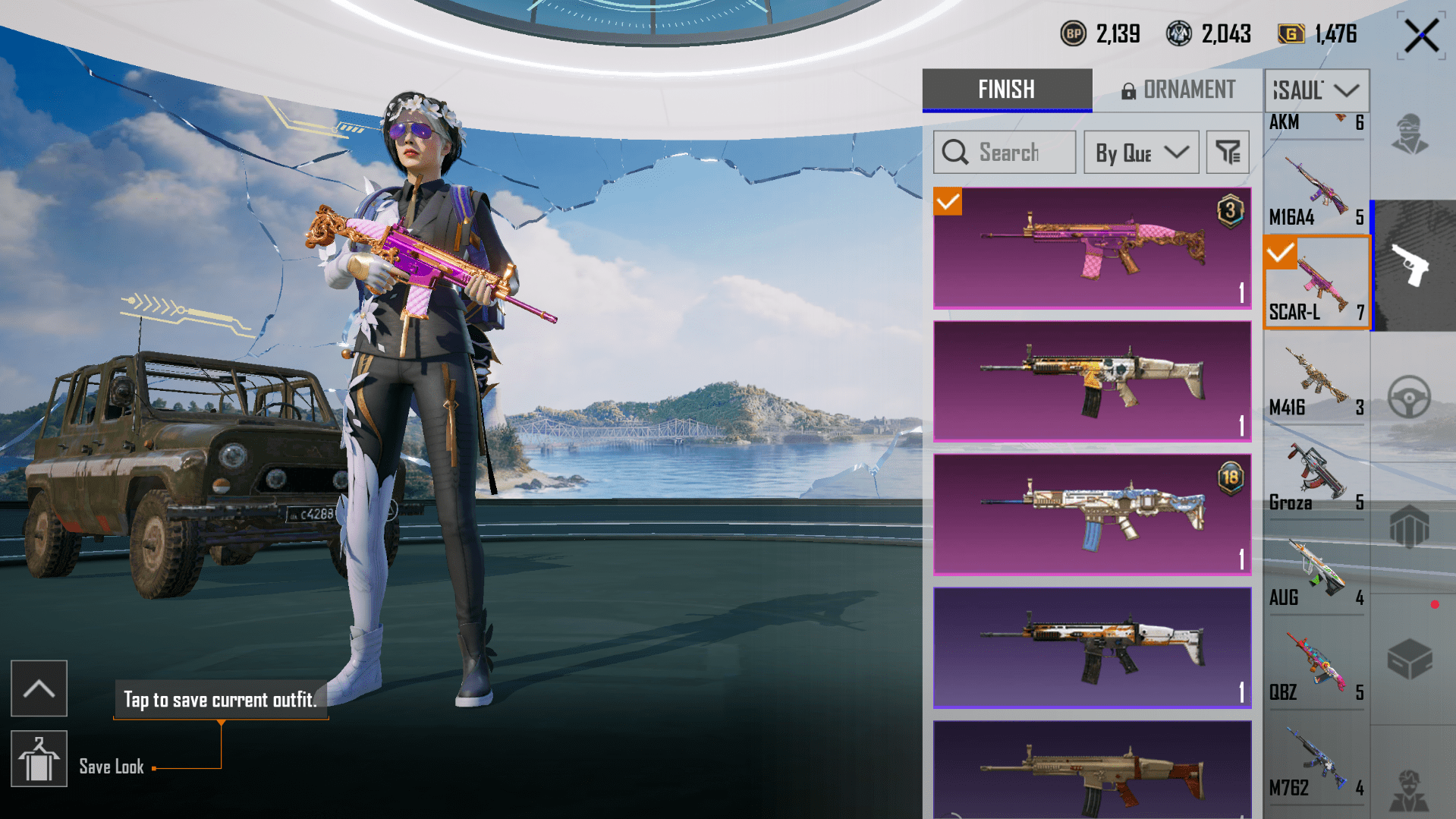Click the Search field for finishes
Viewport: 1456px width, 819px height.
click(1004, 153)
